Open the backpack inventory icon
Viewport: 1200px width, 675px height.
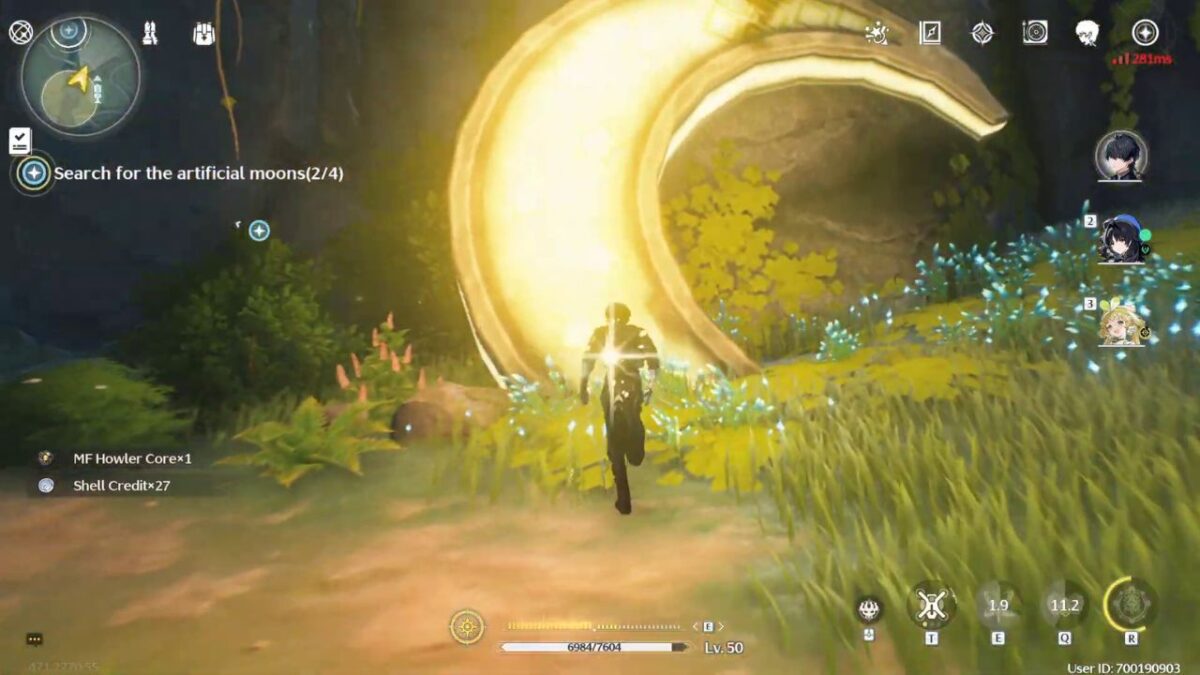point(204,34)
